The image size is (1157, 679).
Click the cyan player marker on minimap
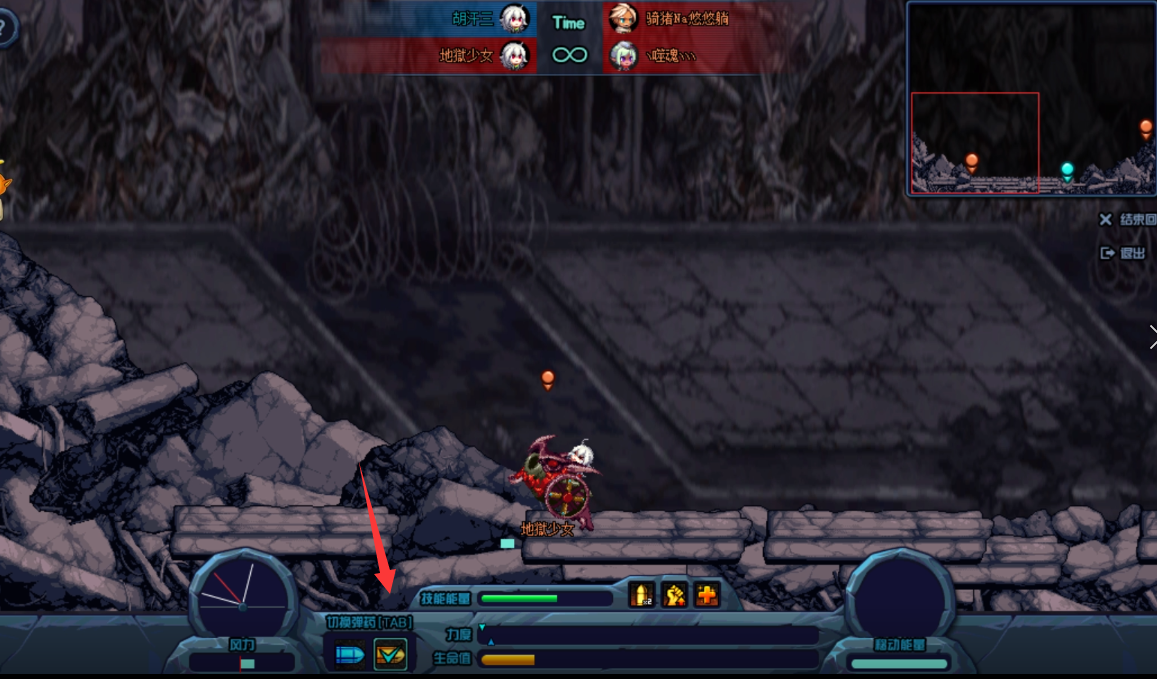1067,169
